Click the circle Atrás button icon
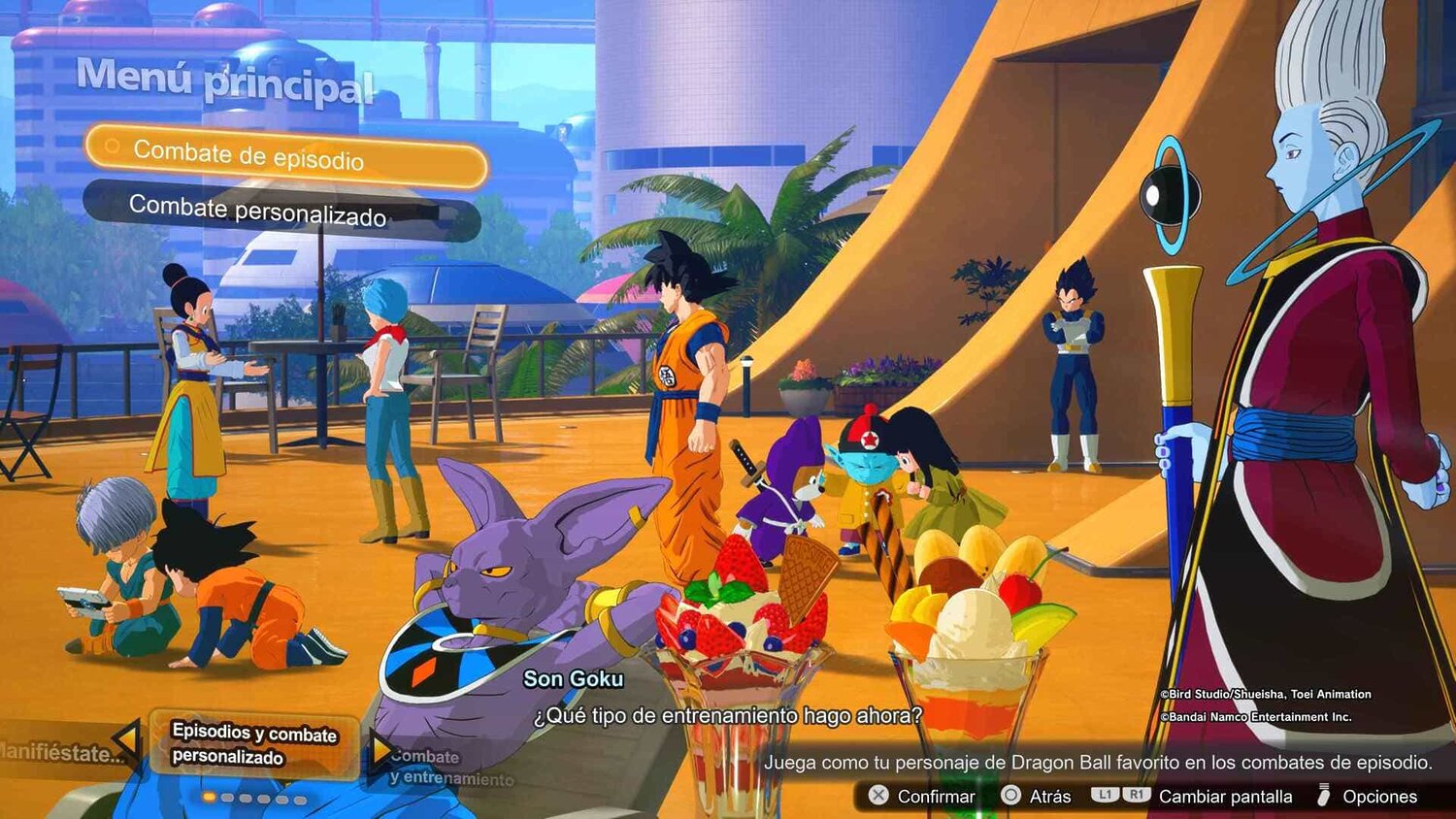This screenshot has height=819, width=1456. 1010,795
